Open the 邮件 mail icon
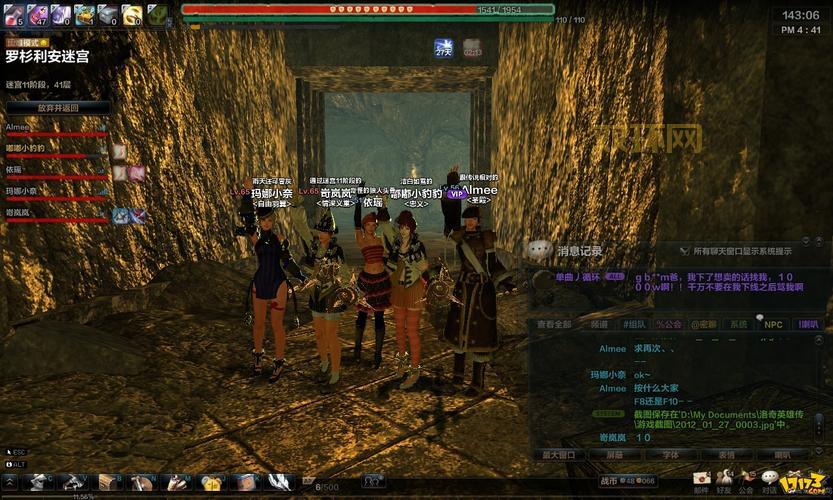The width and height of the screenshot is (833, 500). [702, 481]
